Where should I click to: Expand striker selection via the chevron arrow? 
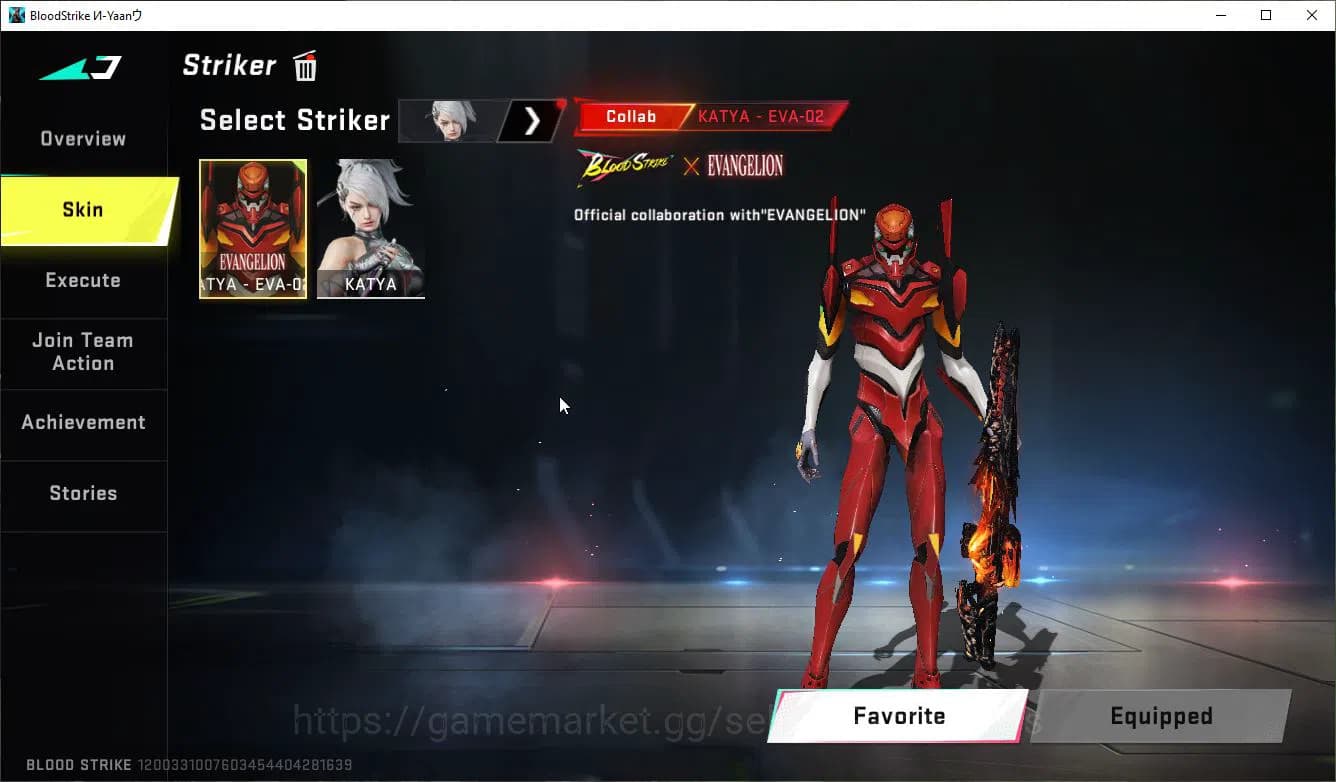coord(531,120)
